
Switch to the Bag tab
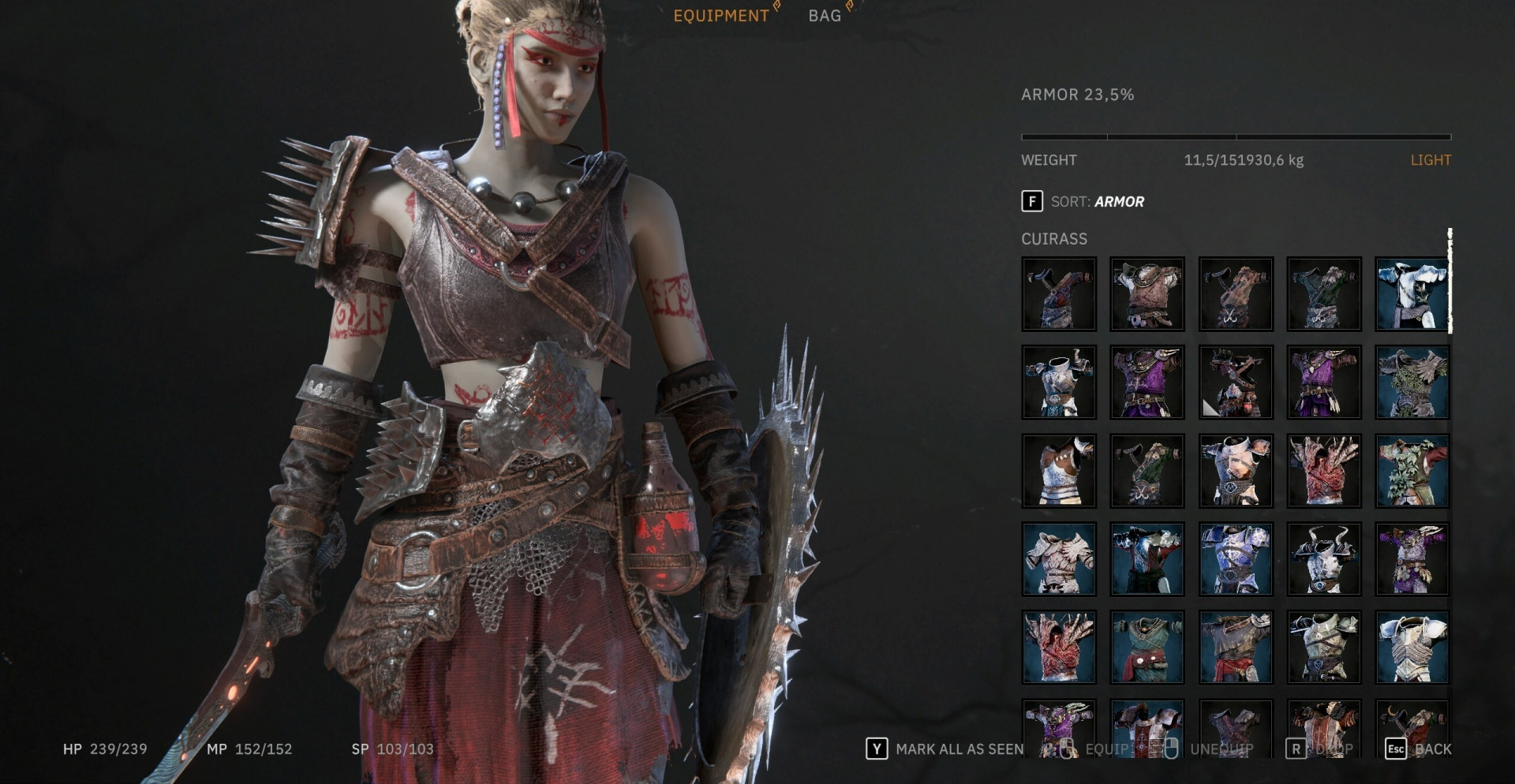[825, 16]
